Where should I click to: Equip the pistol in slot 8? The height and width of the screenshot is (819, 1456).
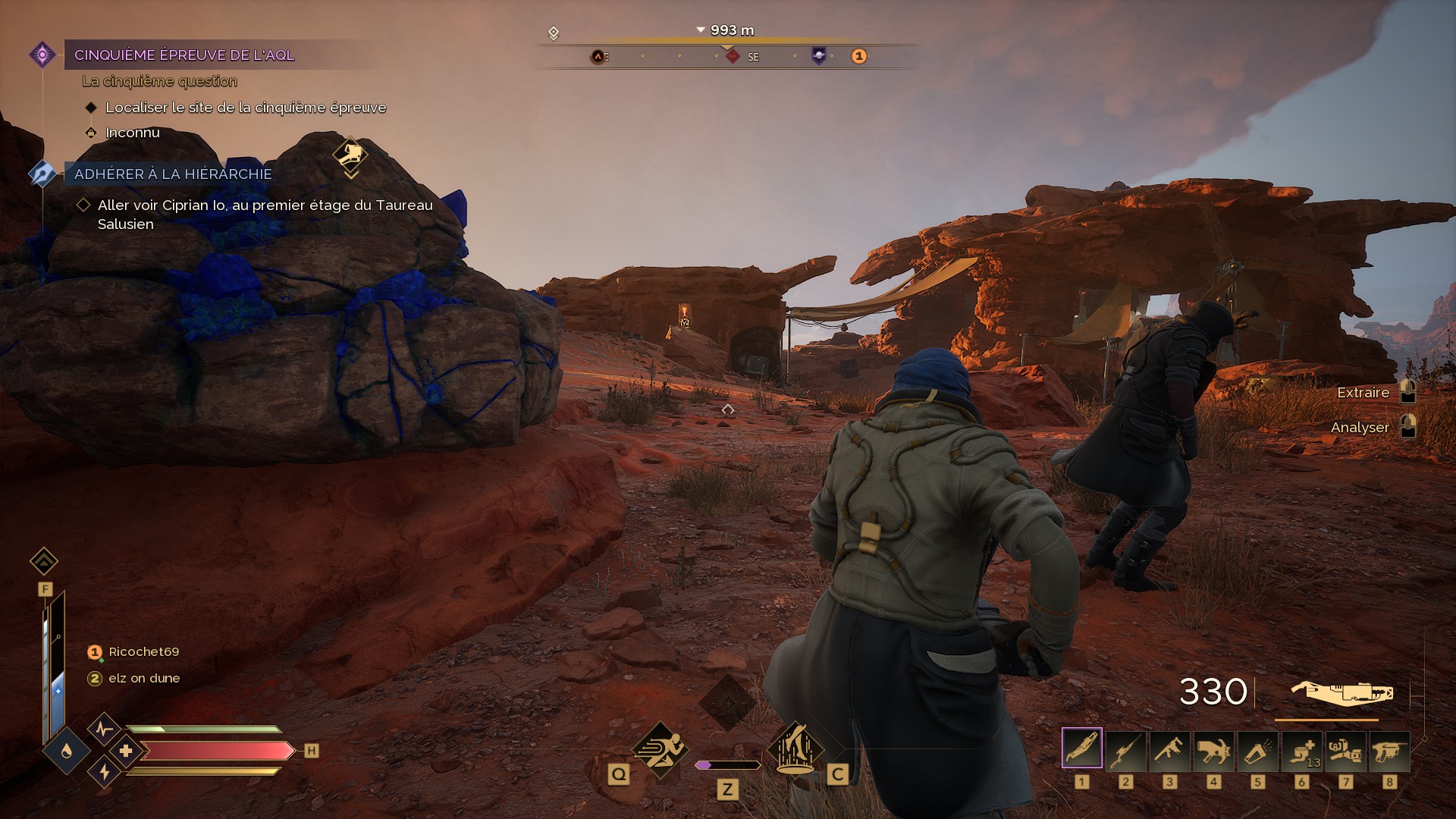coord(1390,748)
